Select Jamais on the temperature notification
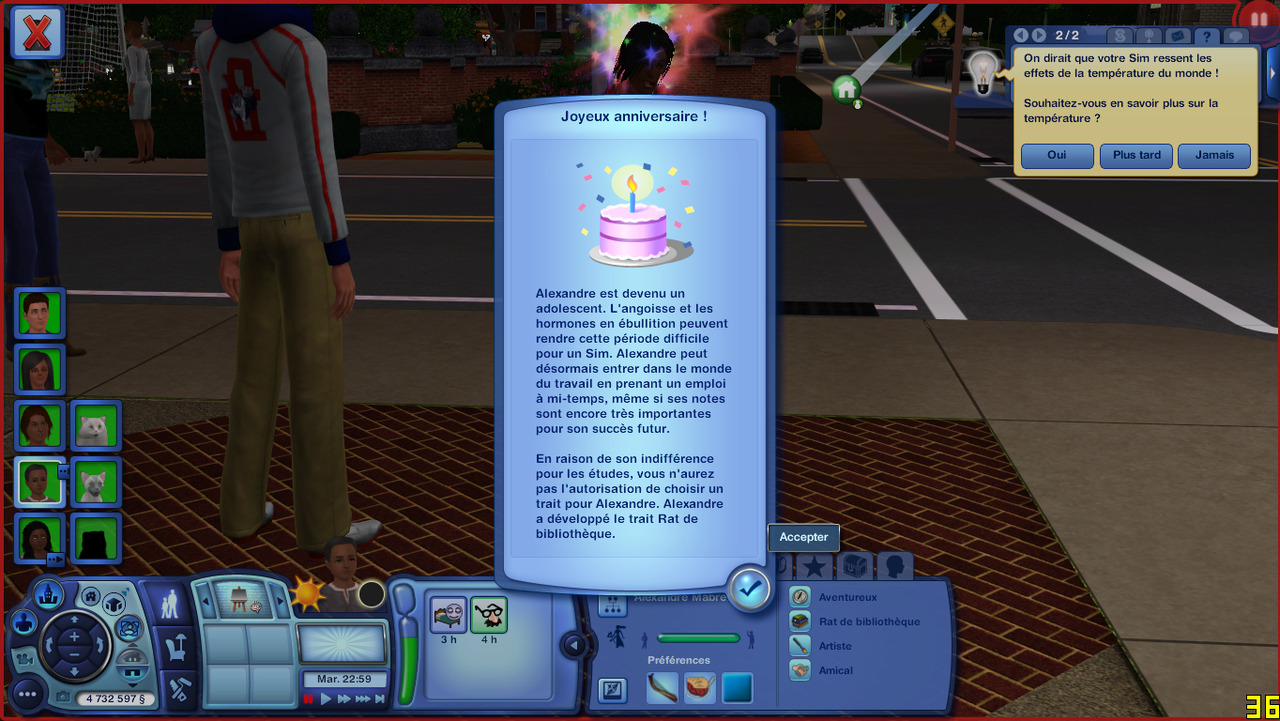Viewport: 1280px width, 721px height. (1214, 156)
